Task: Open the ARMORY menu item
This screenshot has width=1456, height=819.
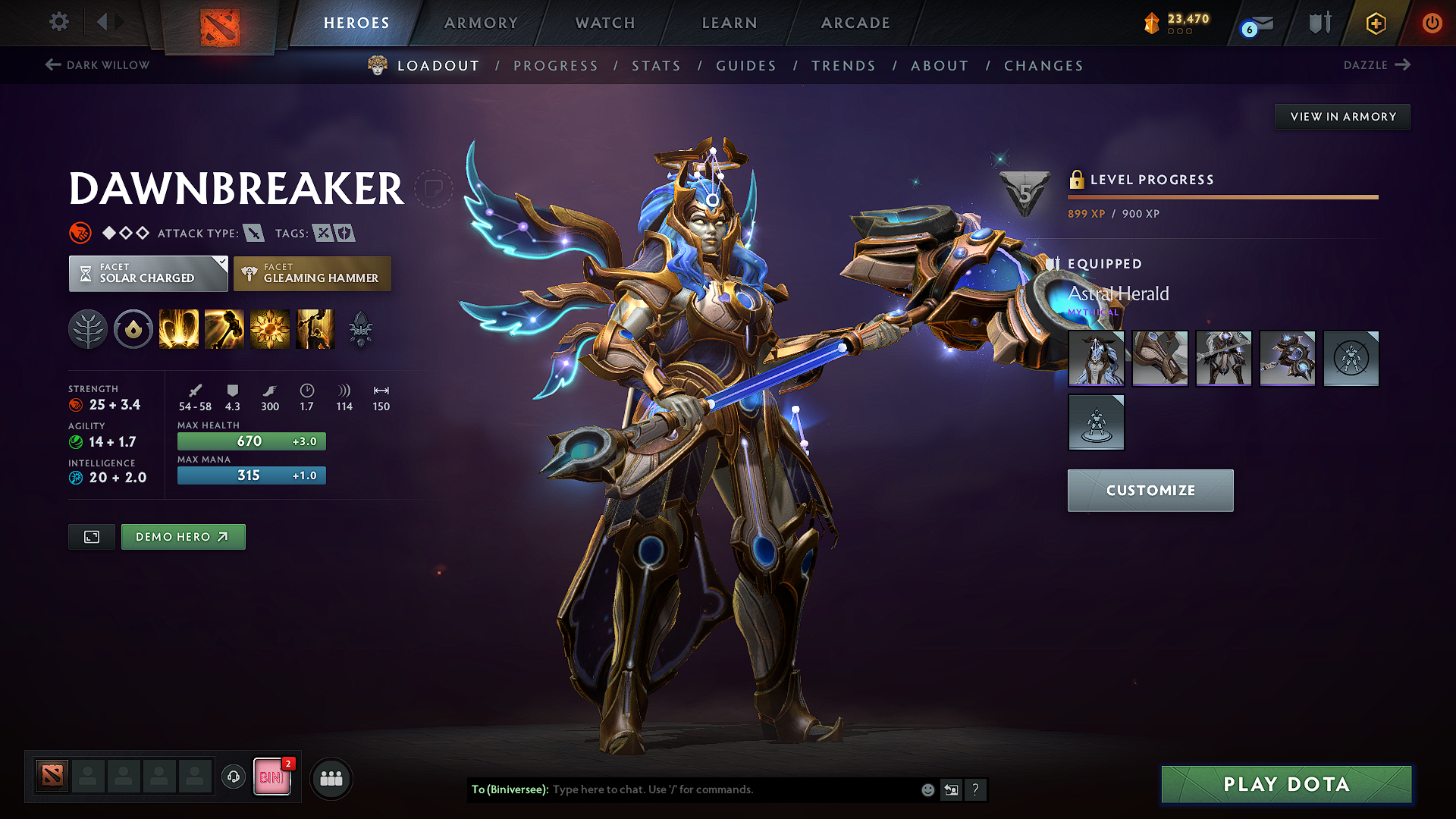Action: click(481, 23)
